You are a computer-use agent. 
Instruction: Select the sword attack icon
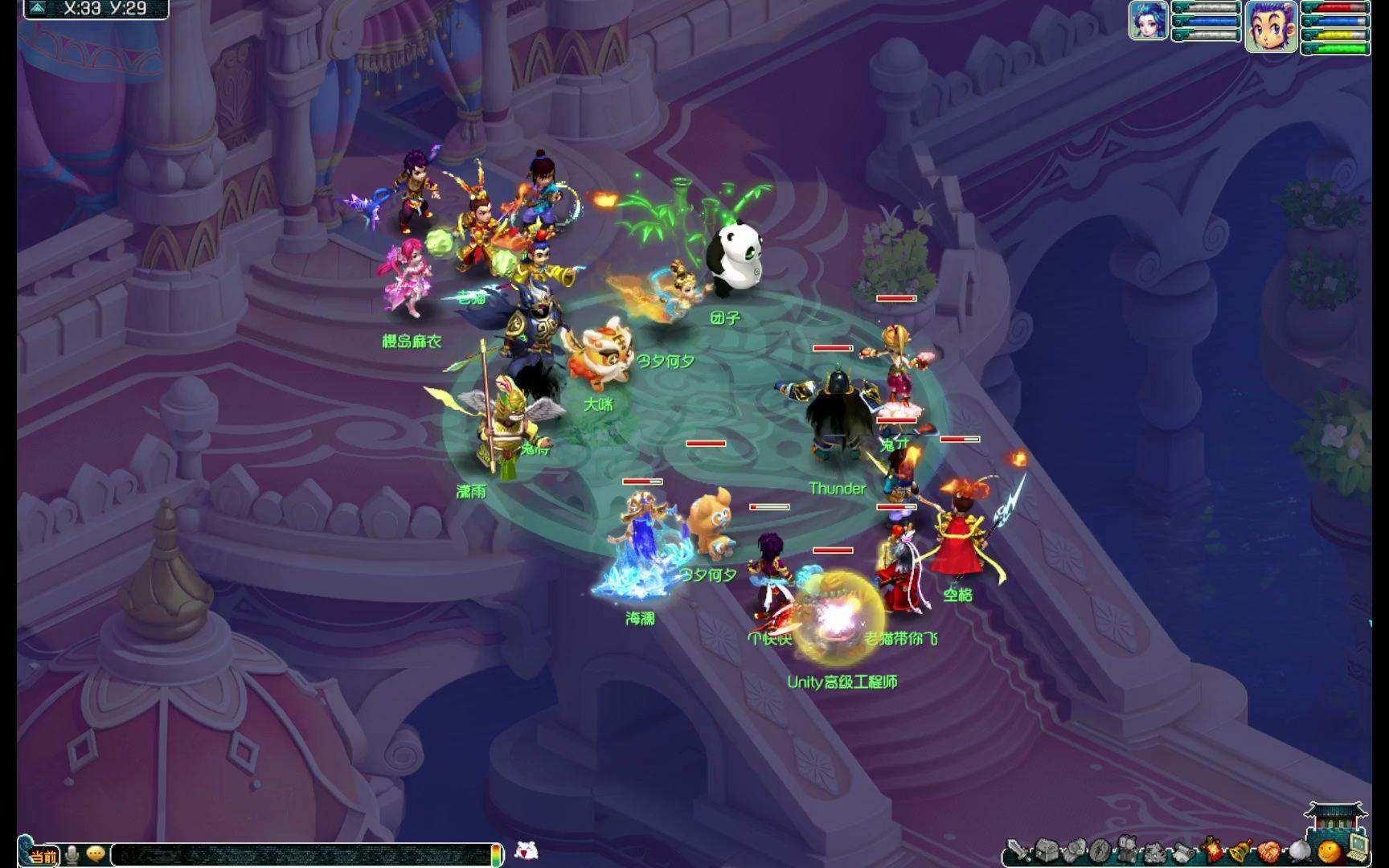(1018, 851)
